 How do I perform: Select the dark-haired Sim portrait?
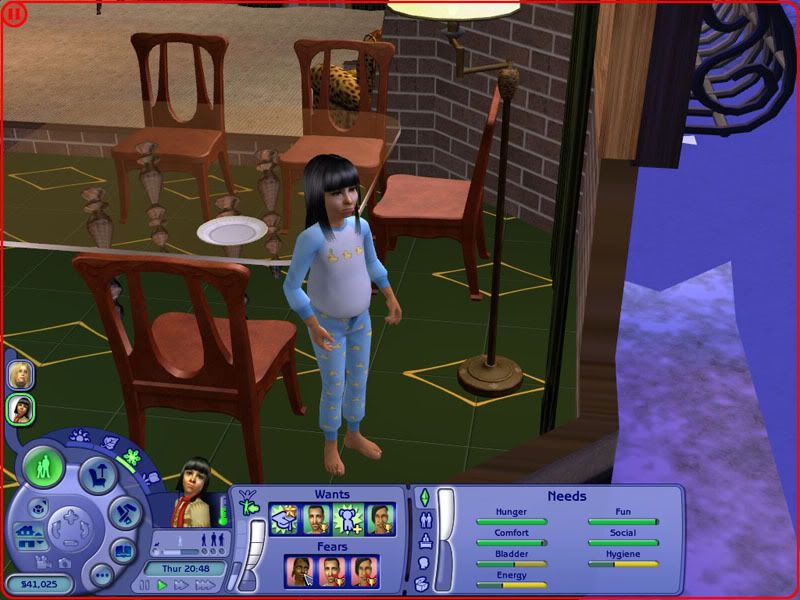pyautogui.click(x=21, y=409)
